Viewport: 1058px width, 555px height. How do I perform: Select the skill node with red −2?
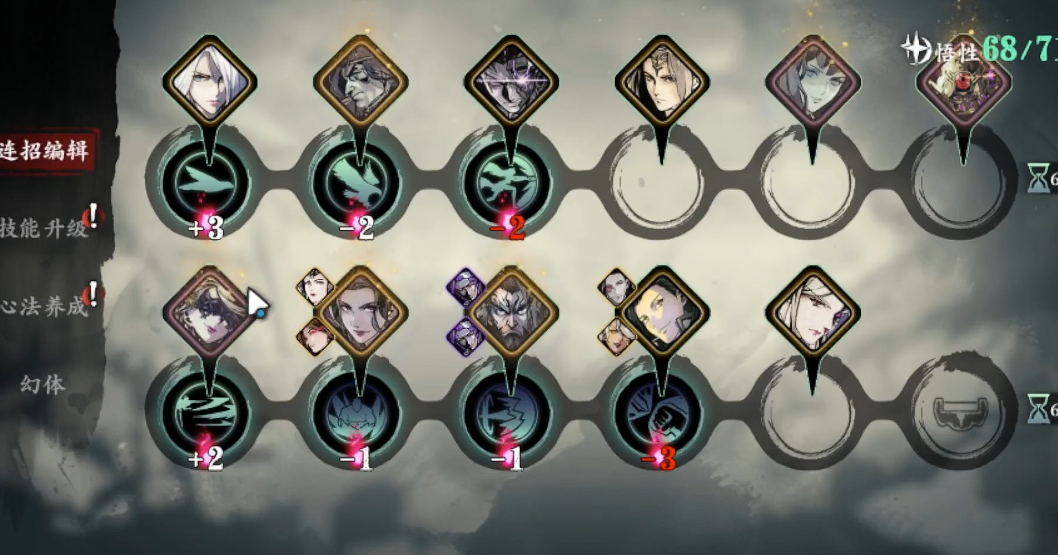(509, 184)
